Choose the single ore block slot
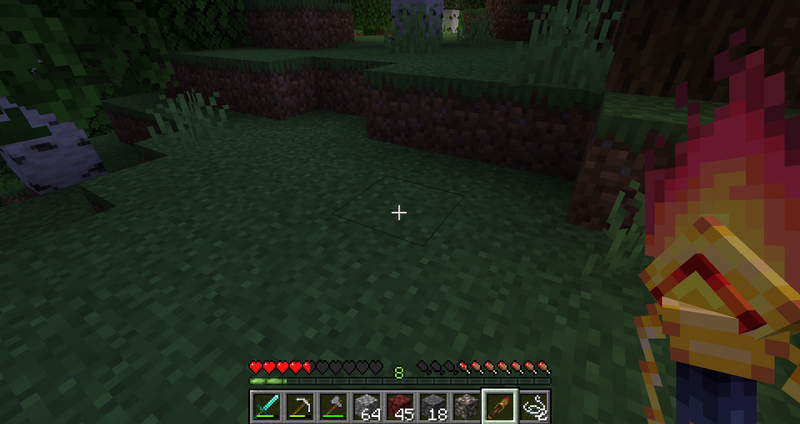Viewport: 800px width, 424px height. click(466, 406)
